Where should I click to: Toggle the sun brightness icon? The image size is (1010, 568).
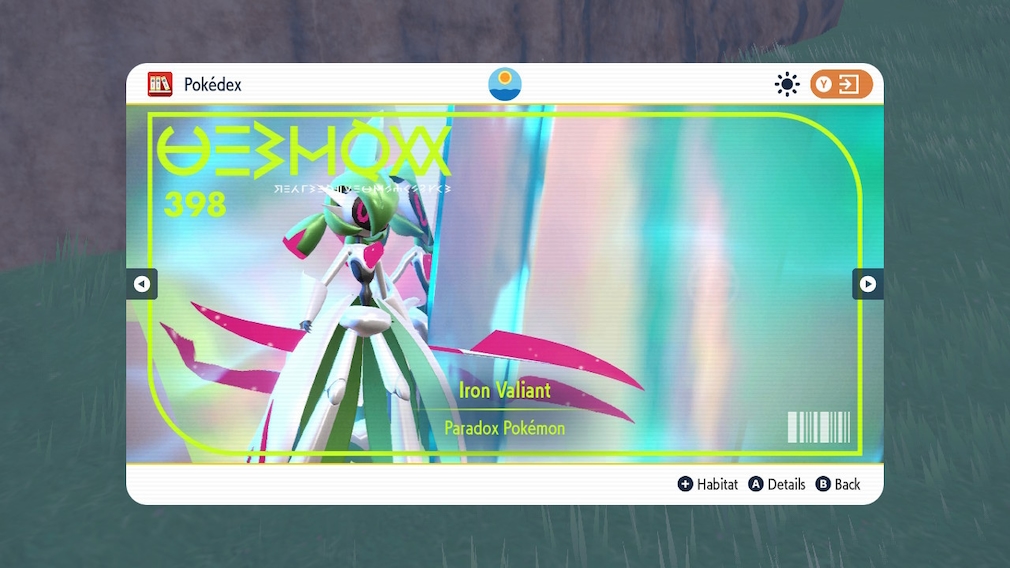click(787, 84)
